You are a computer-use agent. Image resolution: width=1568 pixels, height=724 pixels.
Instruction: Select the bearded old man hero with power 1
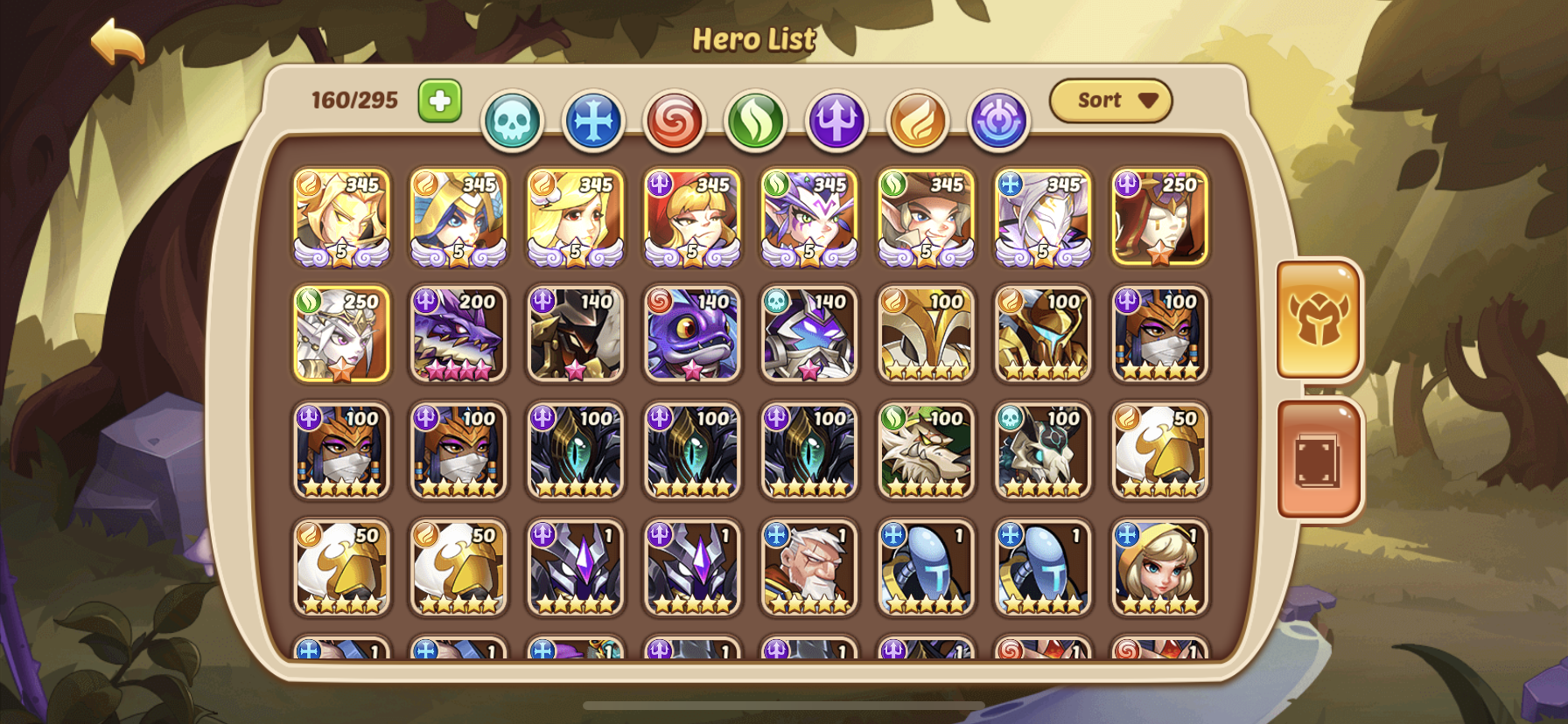[809, 568]
